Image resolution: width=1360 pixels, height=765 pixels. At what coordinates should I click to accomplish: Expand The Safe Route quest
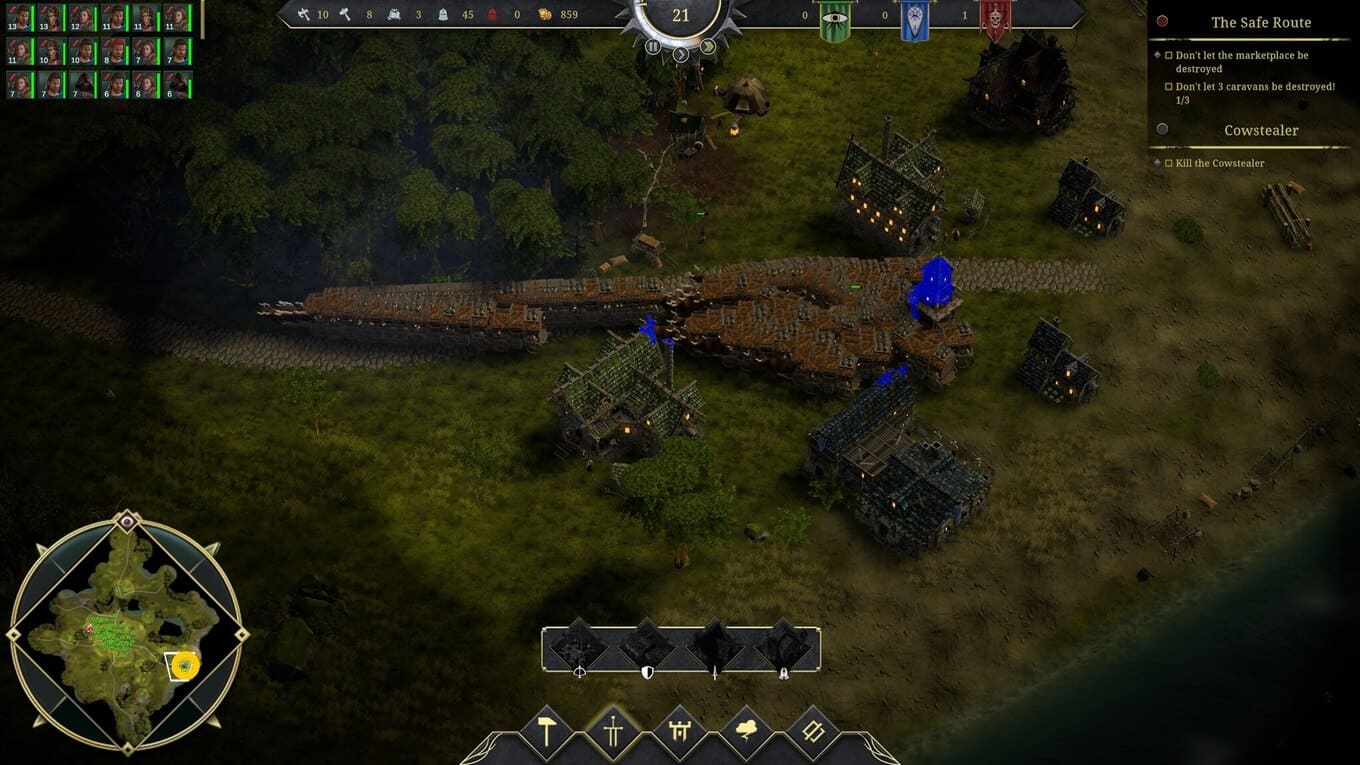click(1260, 22)
